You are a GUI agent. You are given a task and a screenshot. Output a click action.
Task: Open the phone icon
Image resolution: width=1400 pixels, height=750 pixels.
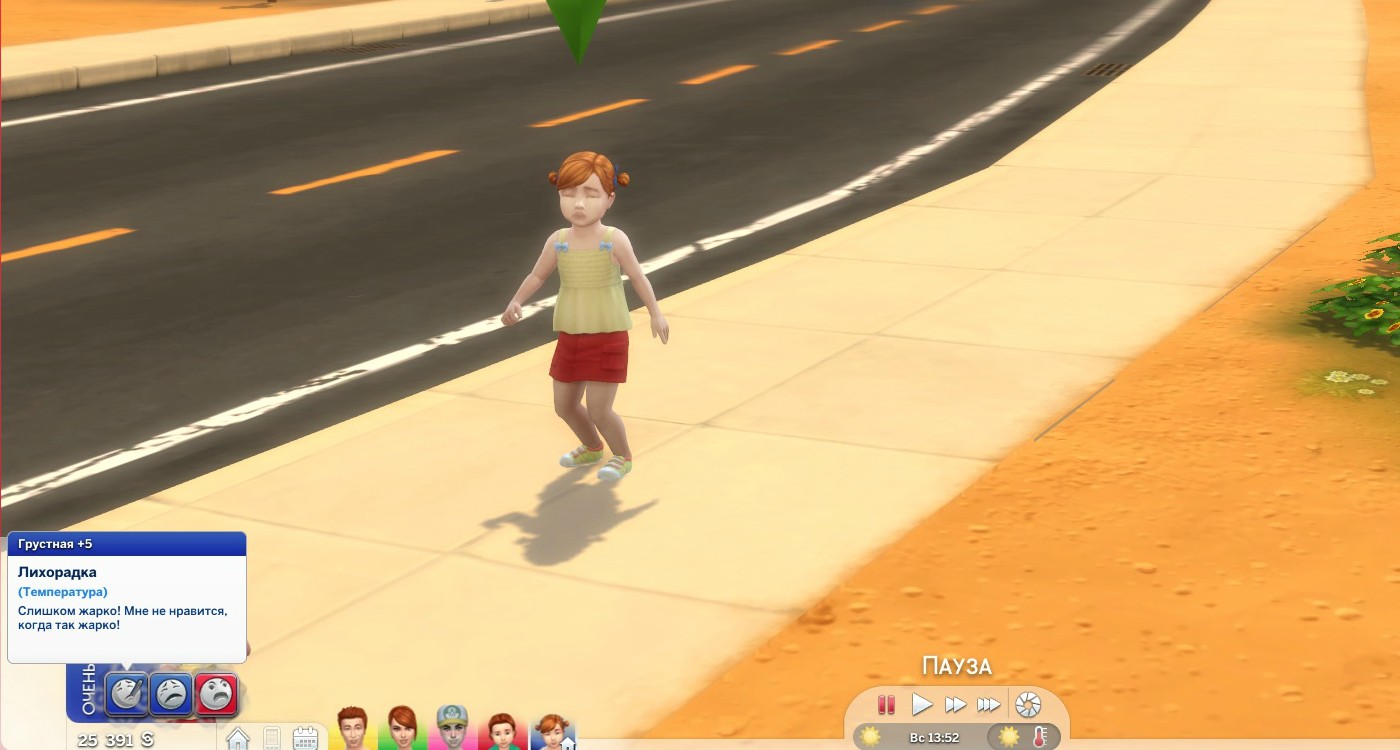pyautogui.click(x=271, y=739)
